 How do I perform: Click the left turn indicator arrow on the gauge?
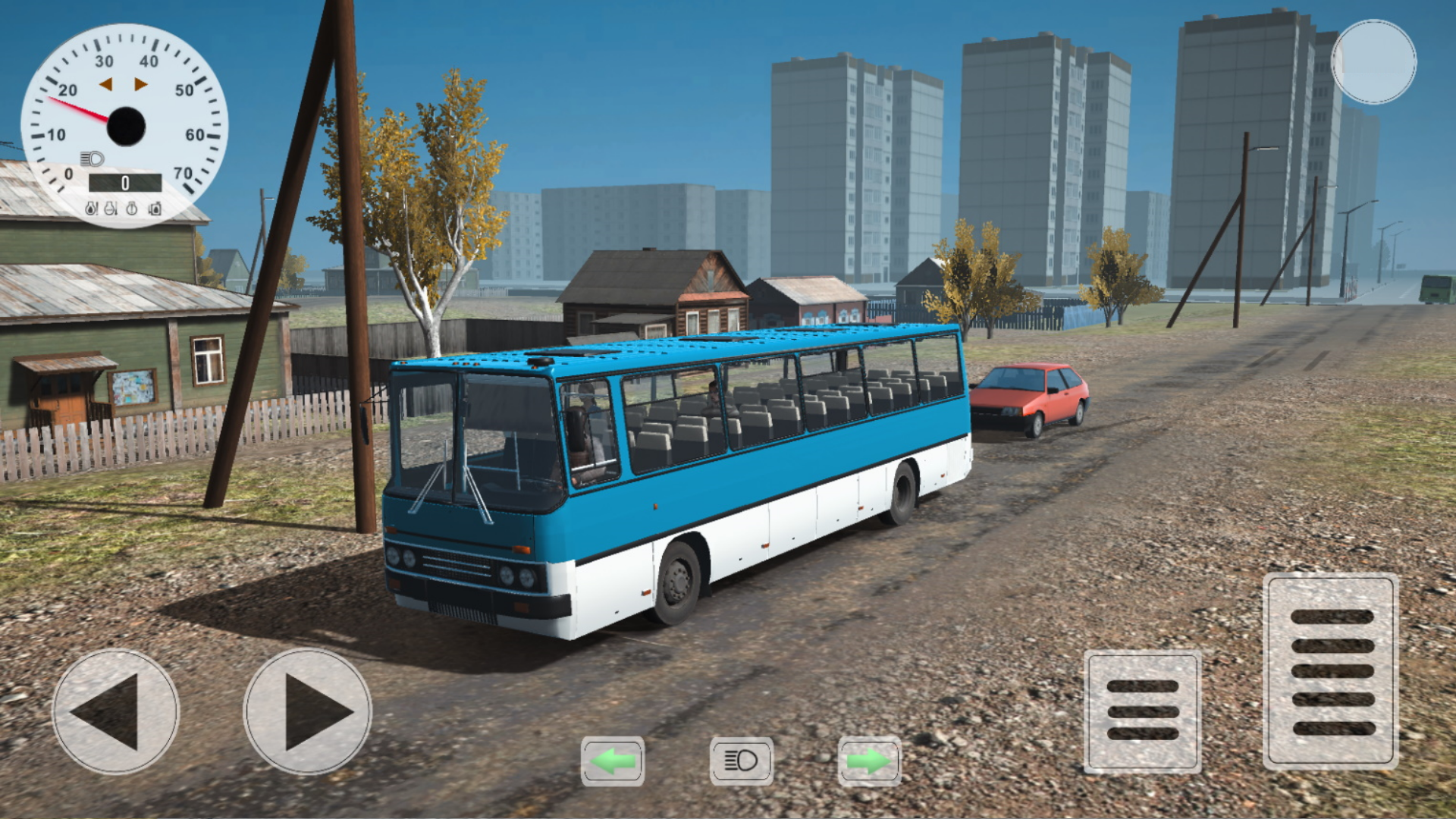tap(105, 84)
